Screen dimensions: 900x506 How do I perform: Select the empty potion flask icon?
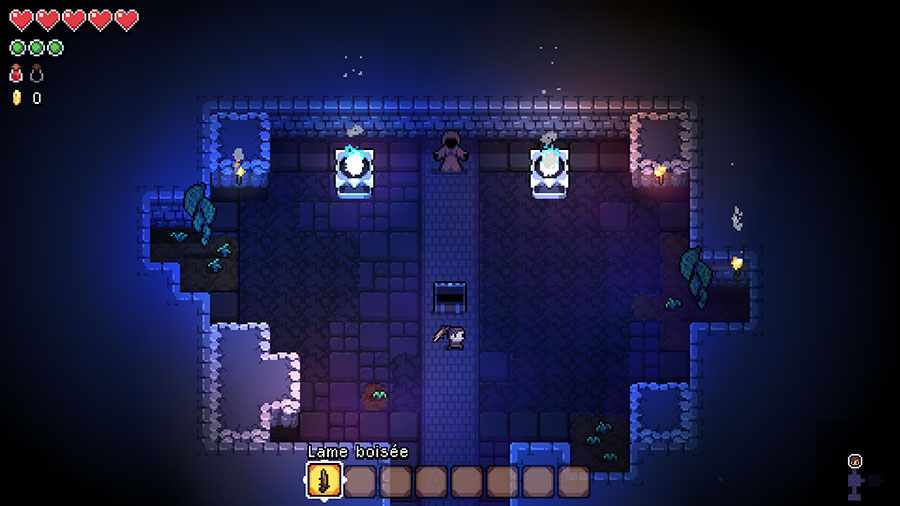(37, 73)
